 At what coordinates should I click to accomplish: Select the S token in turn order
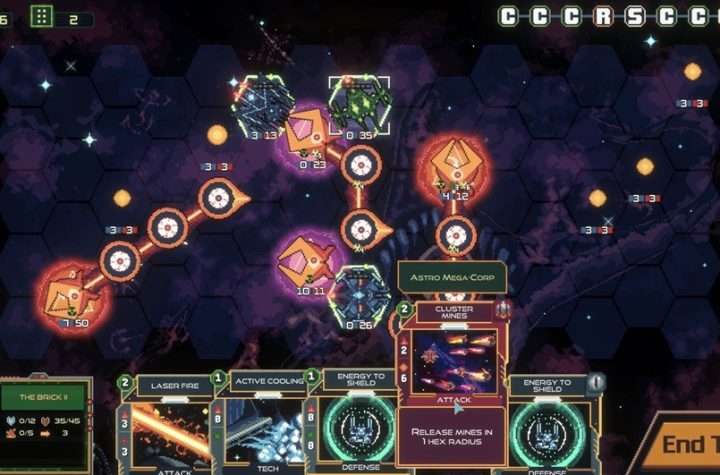(634, 16)
